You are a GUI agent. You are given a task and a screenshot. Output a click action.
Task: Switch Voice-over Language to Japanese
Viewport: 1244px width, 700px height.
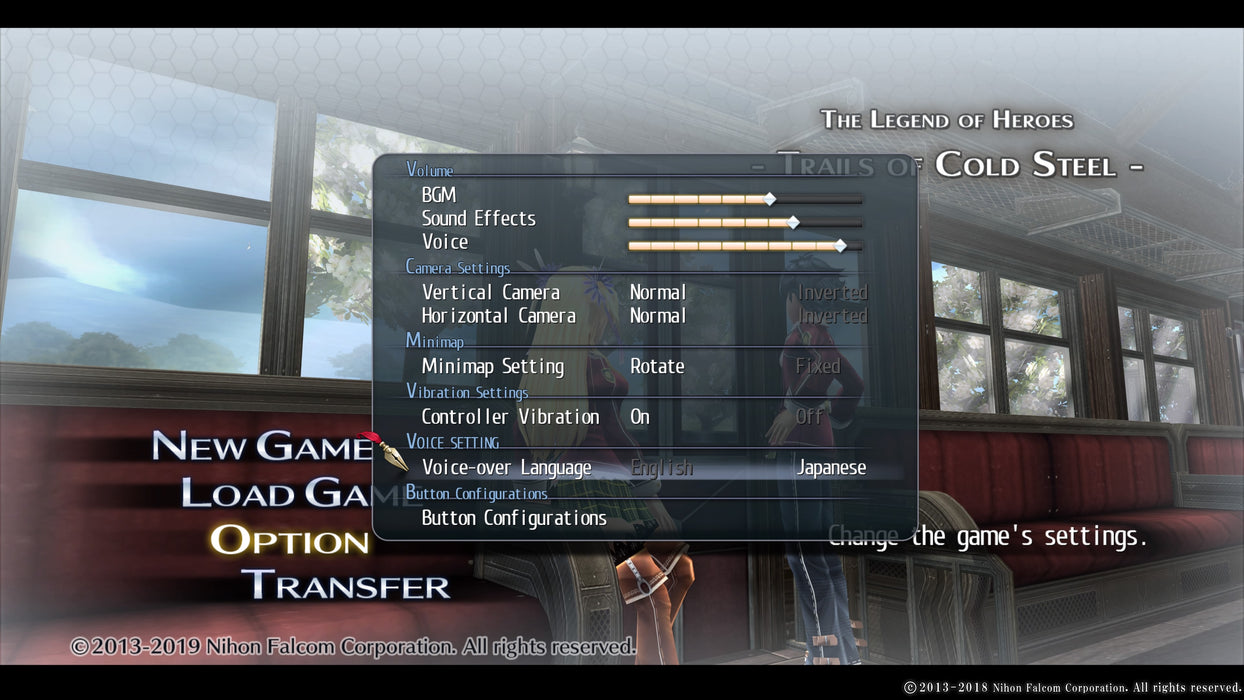[x=831, y=468]
